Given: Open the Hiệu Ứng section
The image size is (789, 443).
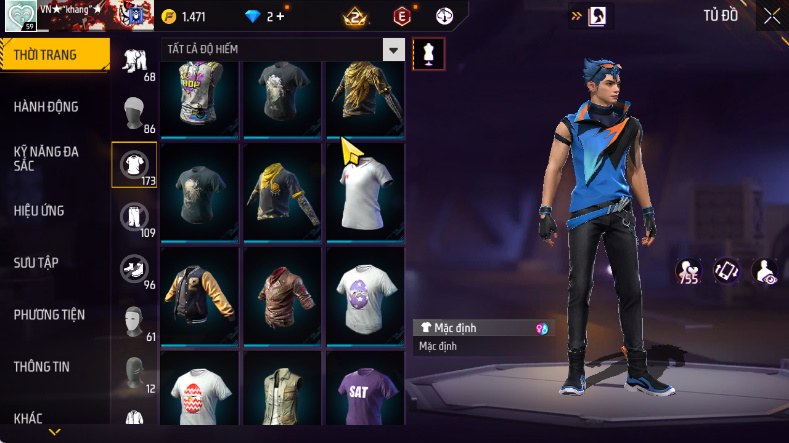Looking at the screenshot, I should [x=40, y=211].
